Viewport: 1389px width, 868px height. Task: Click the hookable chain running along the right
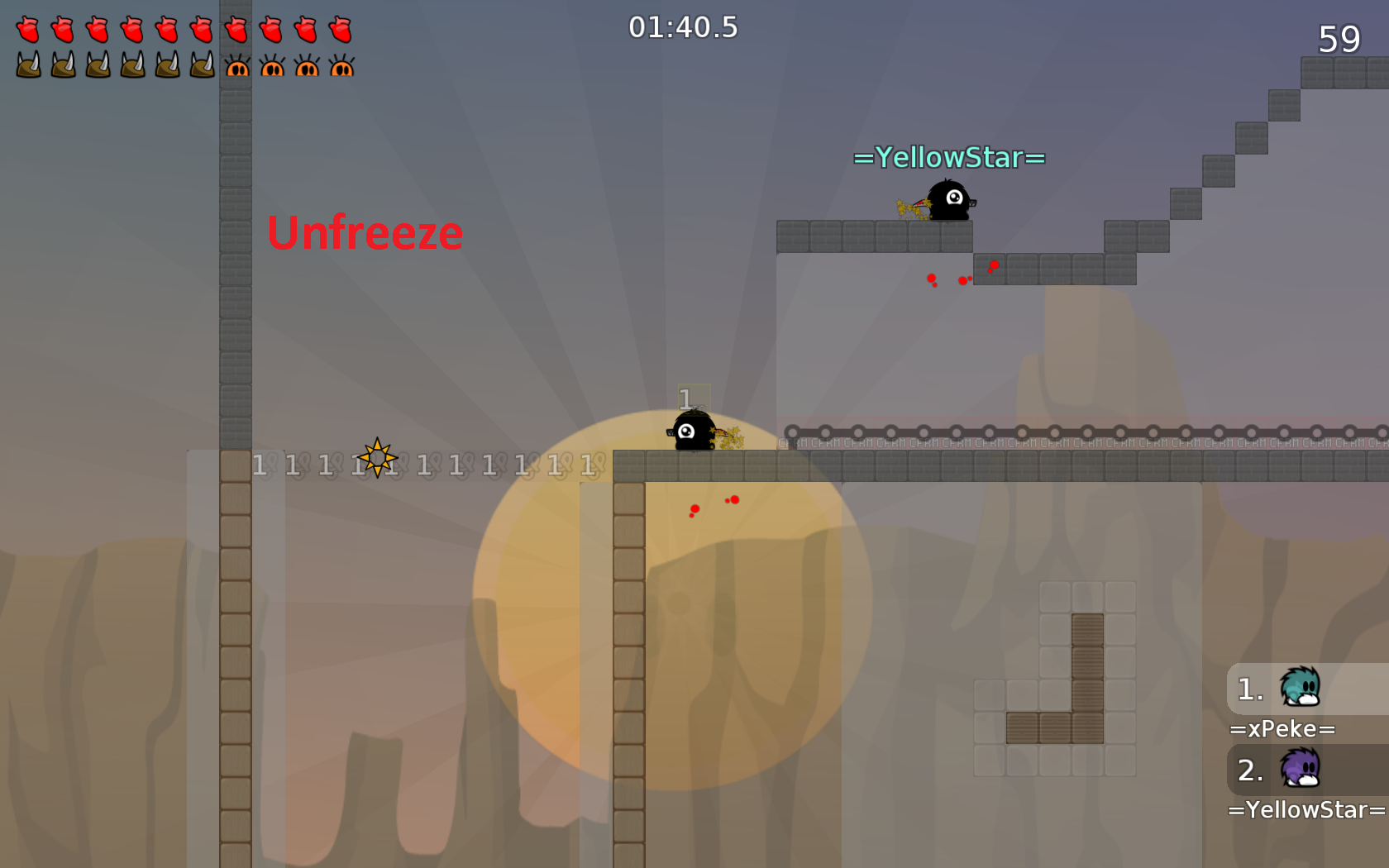[x=1075, y=432]
